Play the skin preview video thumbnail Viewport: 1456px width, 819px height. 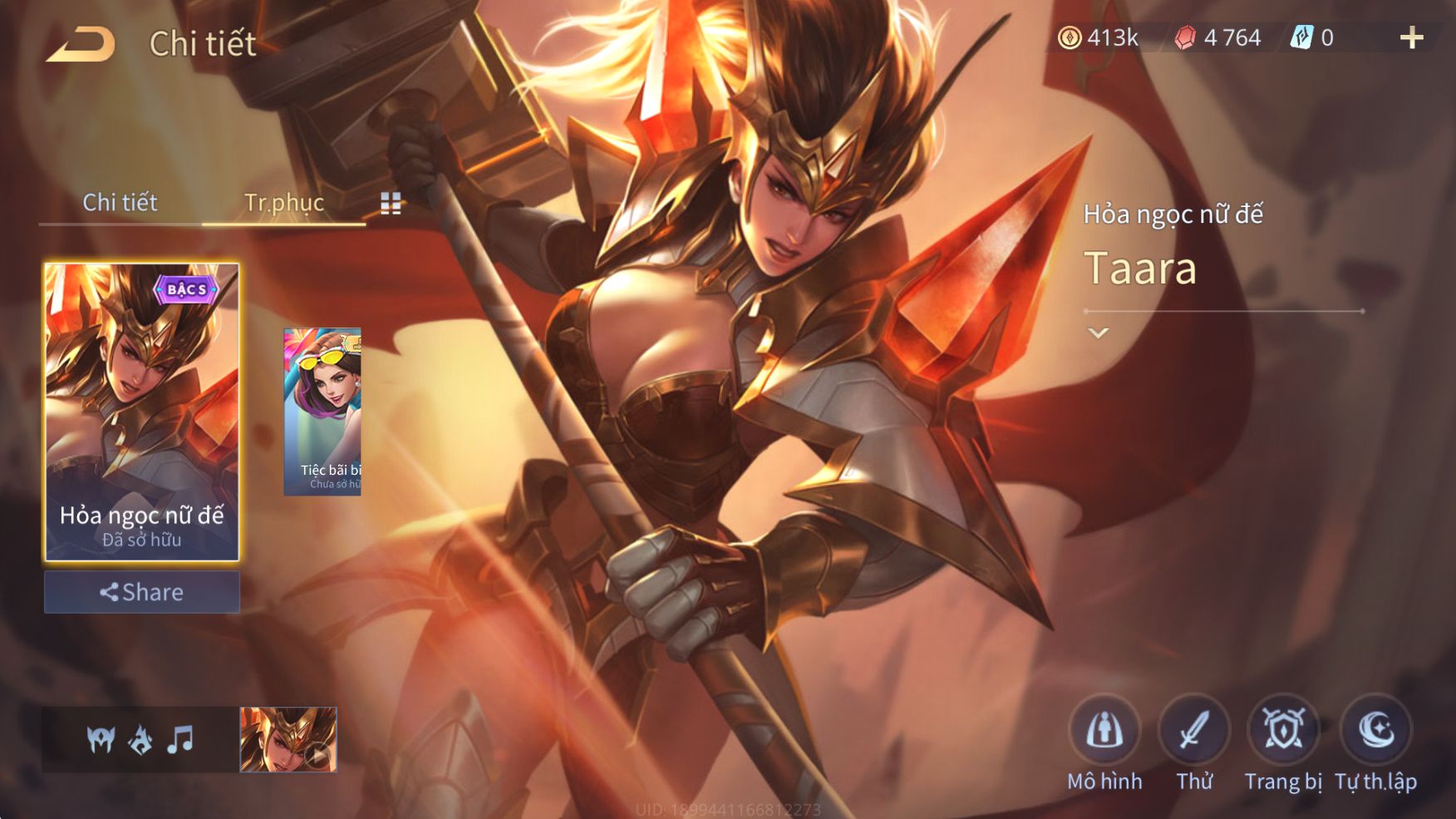tap(288, 739)
